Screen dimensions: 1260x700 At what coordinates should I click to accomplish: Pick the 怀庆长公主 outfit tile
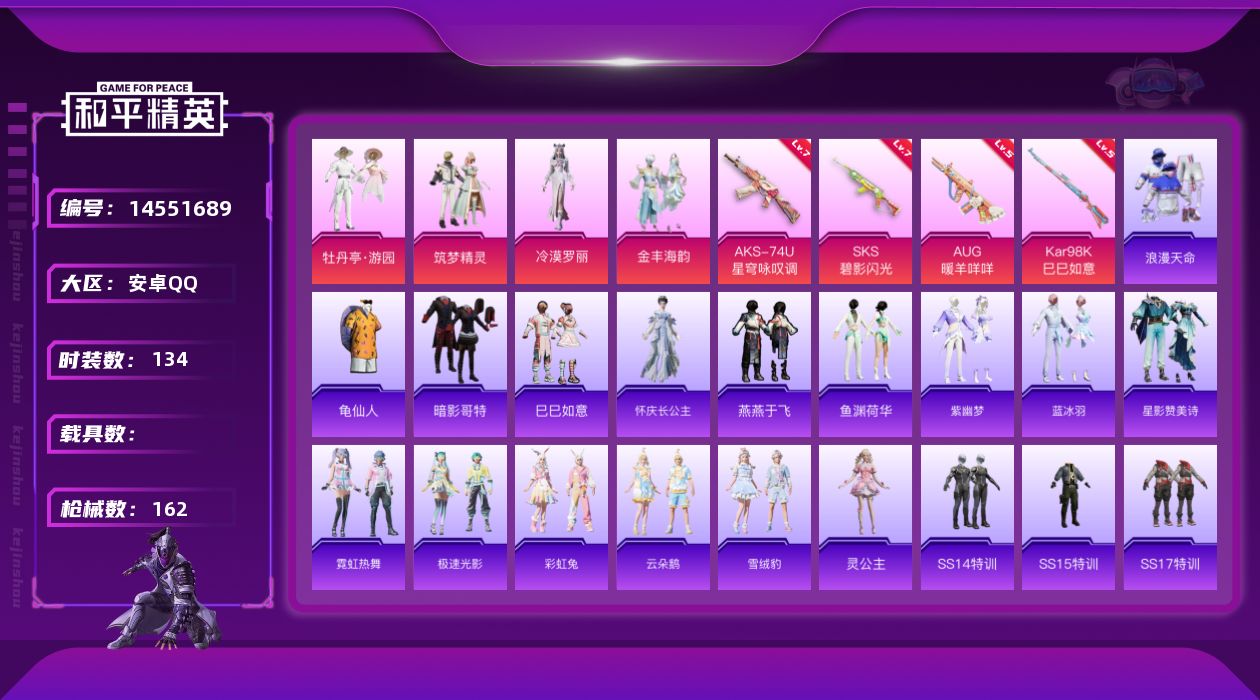[x=663, y=364]
